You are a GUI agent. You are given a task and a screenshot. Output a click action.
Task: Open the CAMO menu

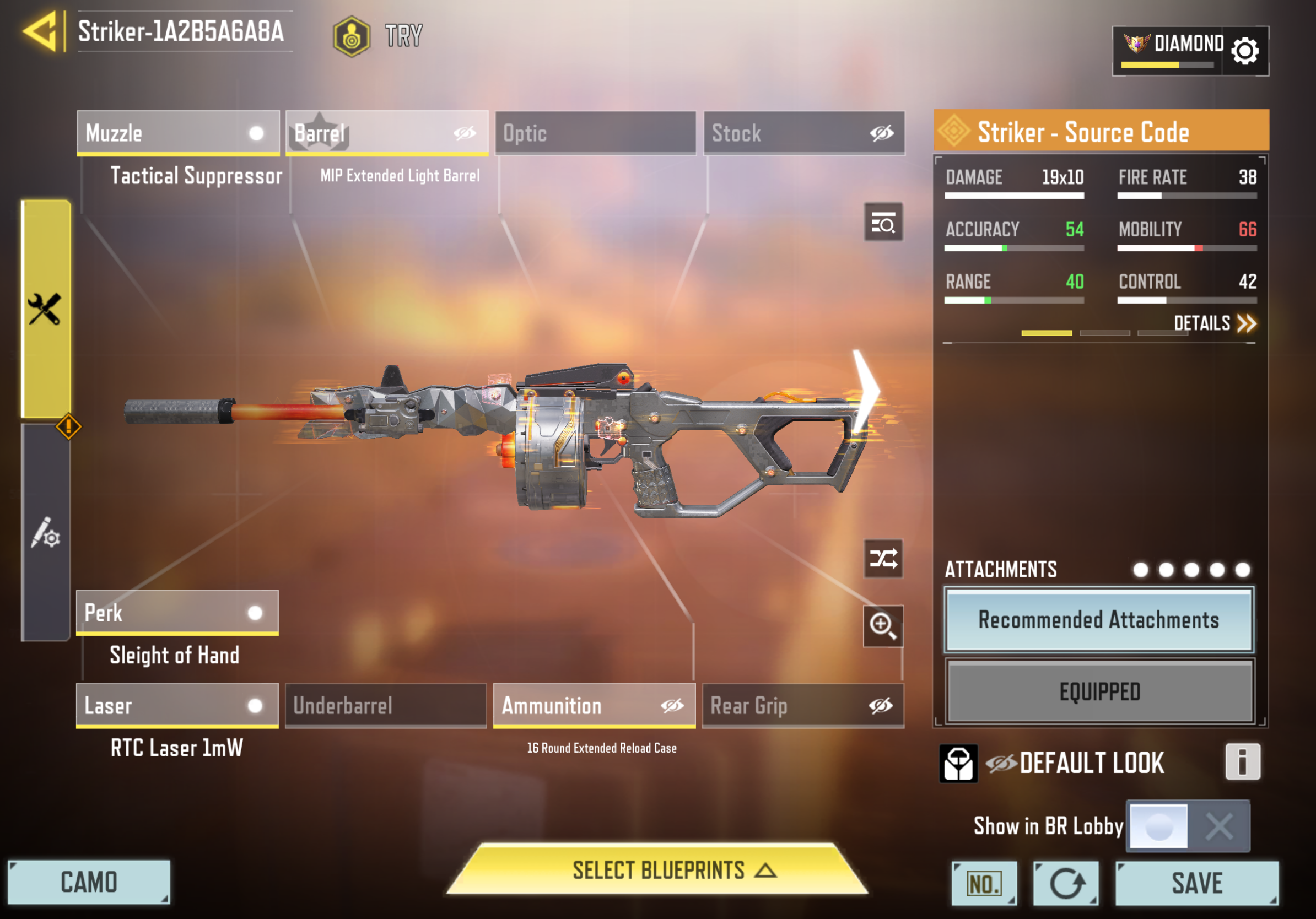point(89,882)
